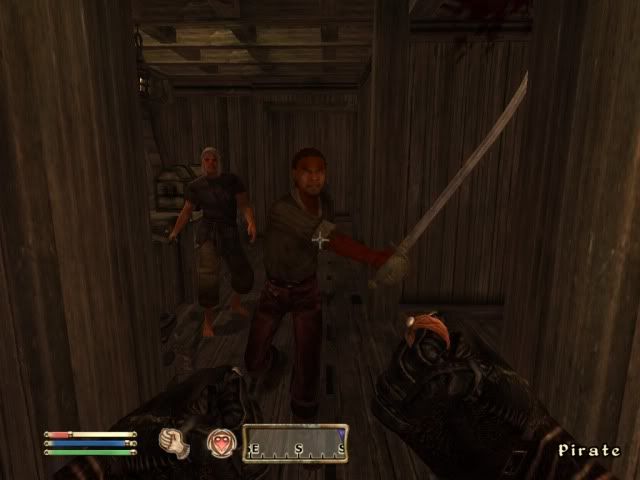
Task: Click the compass strip
Action: 295,443
